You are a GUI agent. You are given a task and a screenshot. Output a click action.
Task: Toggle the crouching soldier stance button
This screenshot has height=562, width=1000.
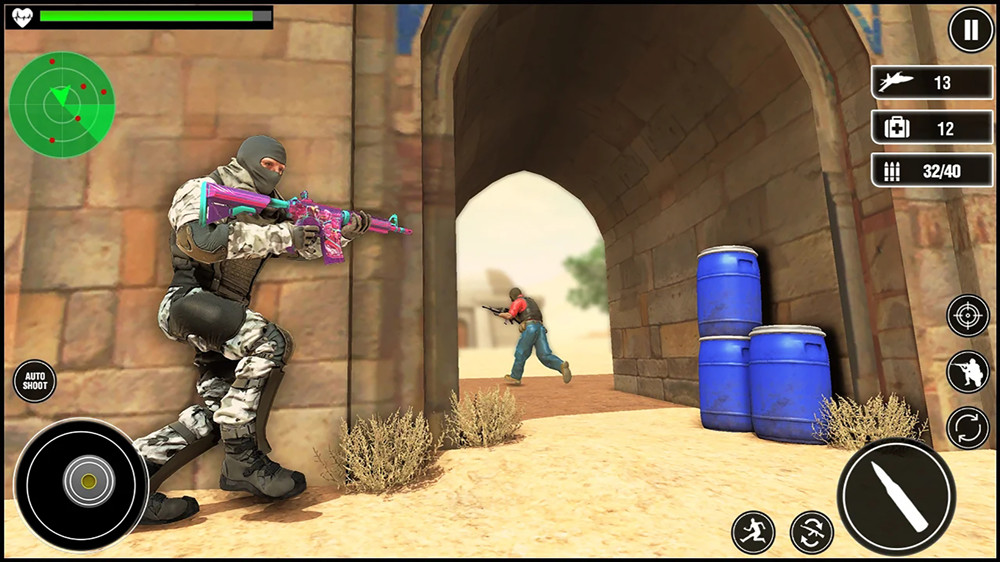(x=968, y=372)
